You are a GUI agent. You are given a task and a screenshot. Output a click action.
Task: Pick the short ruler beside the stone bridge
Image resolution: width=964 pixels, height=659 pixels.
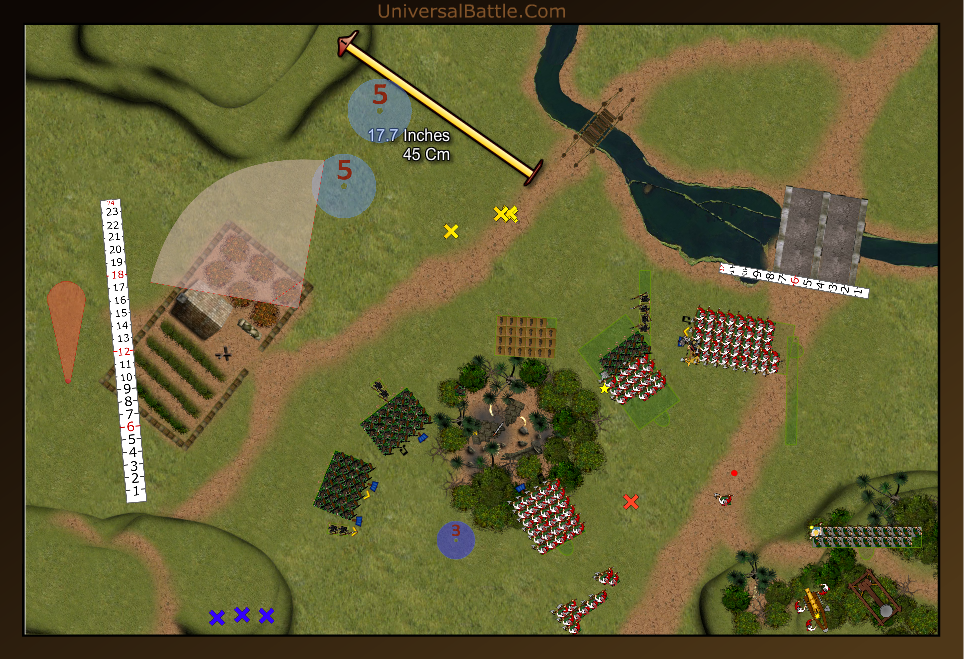(x=793, y=280)
